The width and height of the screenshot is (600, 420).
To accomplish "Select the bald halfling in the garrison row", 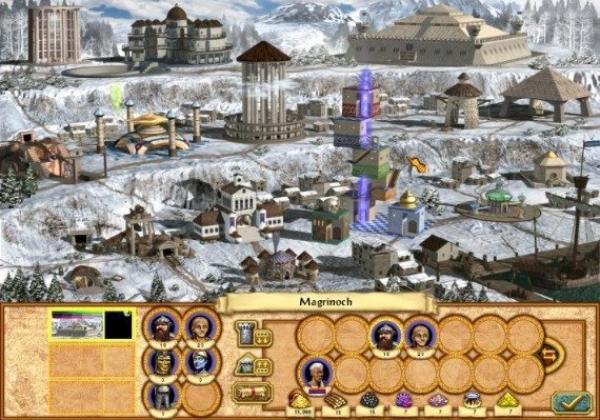I will coord(420,335).
